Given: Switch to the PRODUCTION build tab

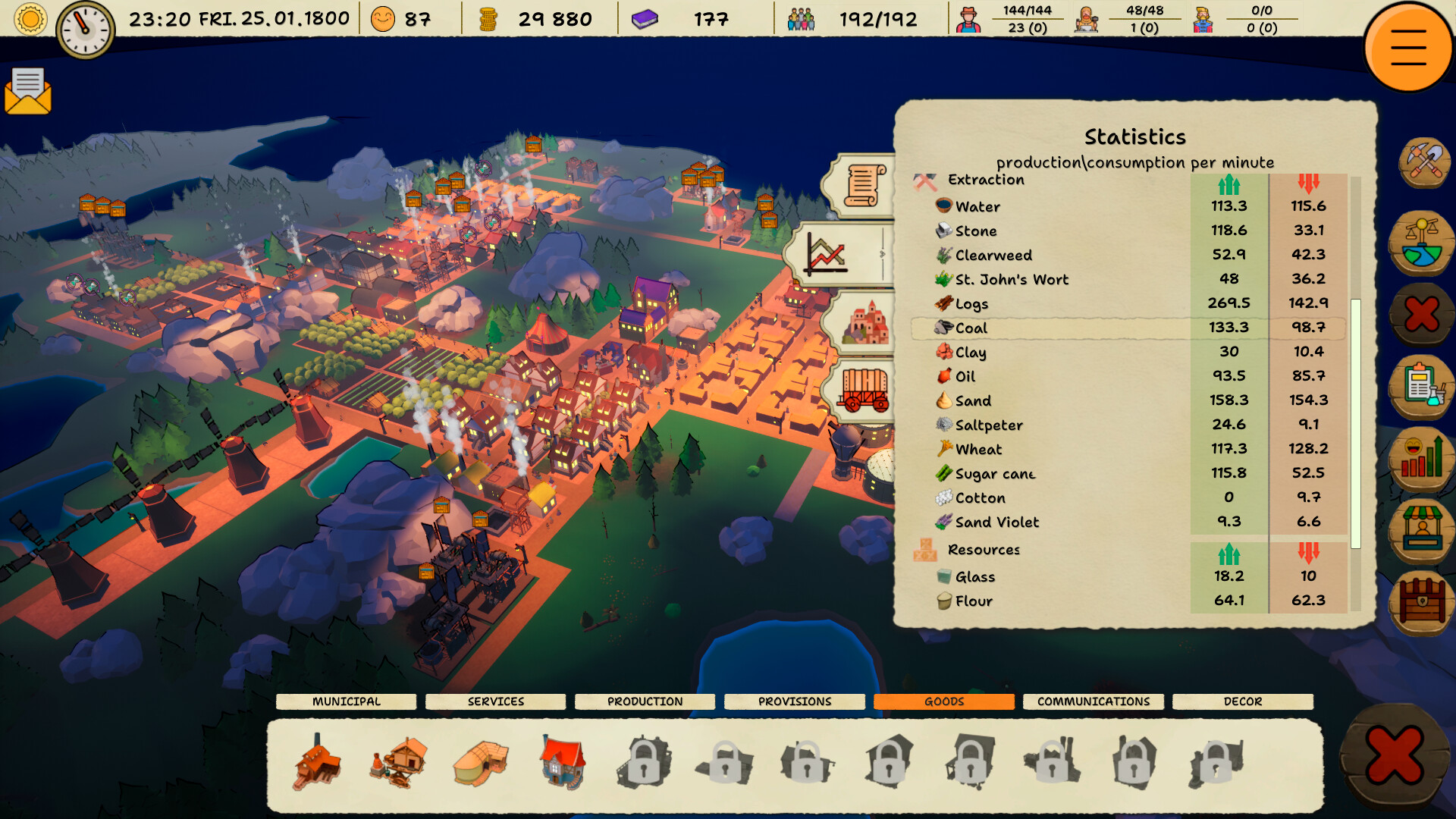Looking at the screenshot, I should [x=645, y=701].
